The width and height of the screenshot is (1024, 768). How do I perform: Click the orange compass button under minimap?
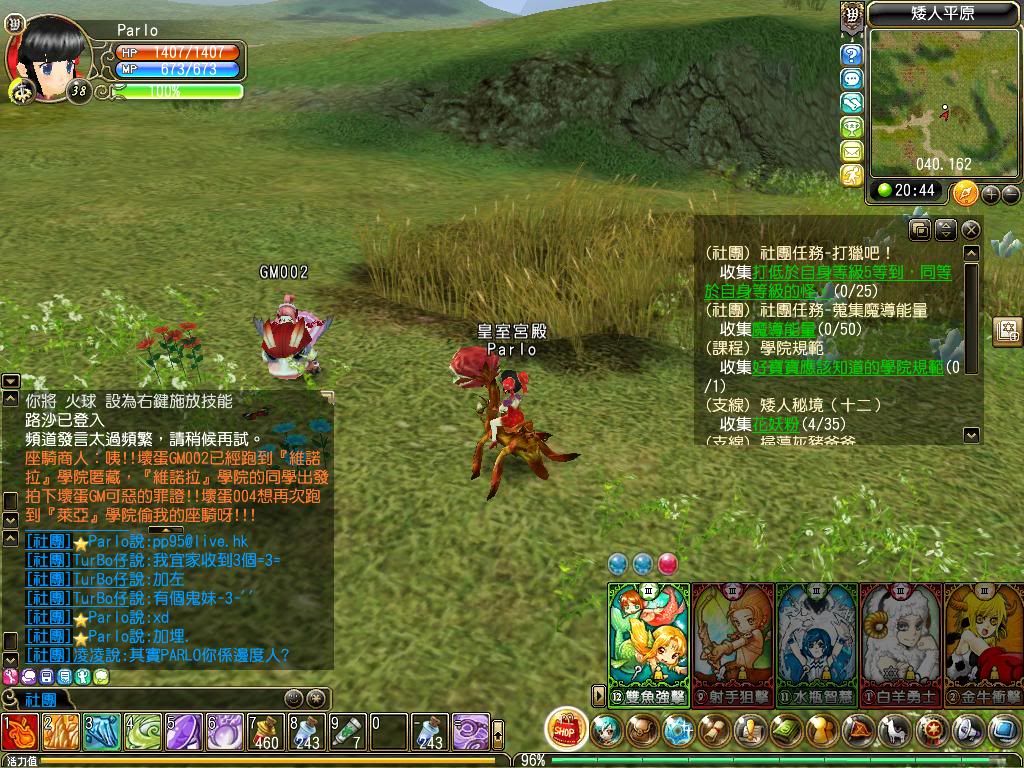[965, 192]
